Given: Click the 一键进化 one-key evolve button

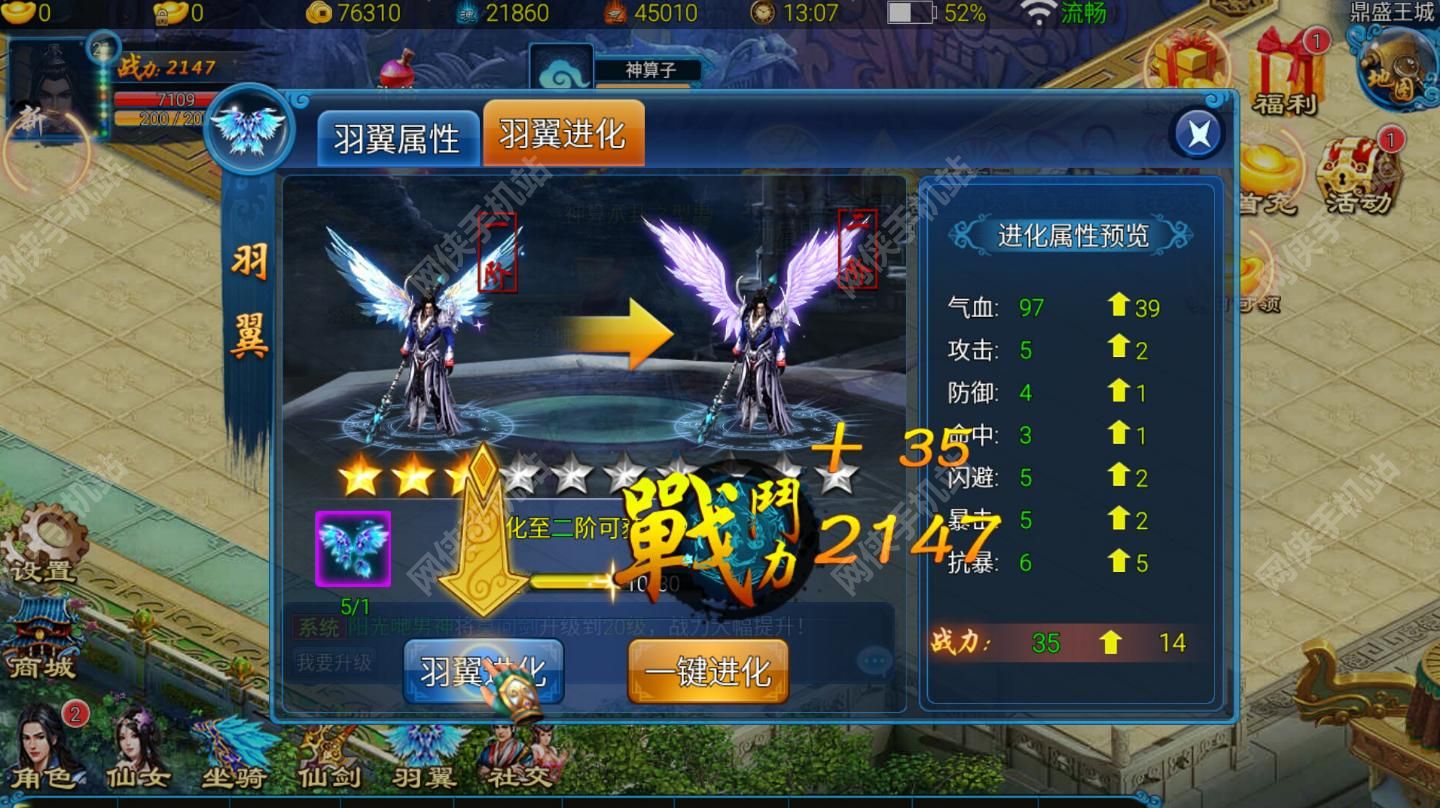Looking at the screenshot, I should (707, 671).
